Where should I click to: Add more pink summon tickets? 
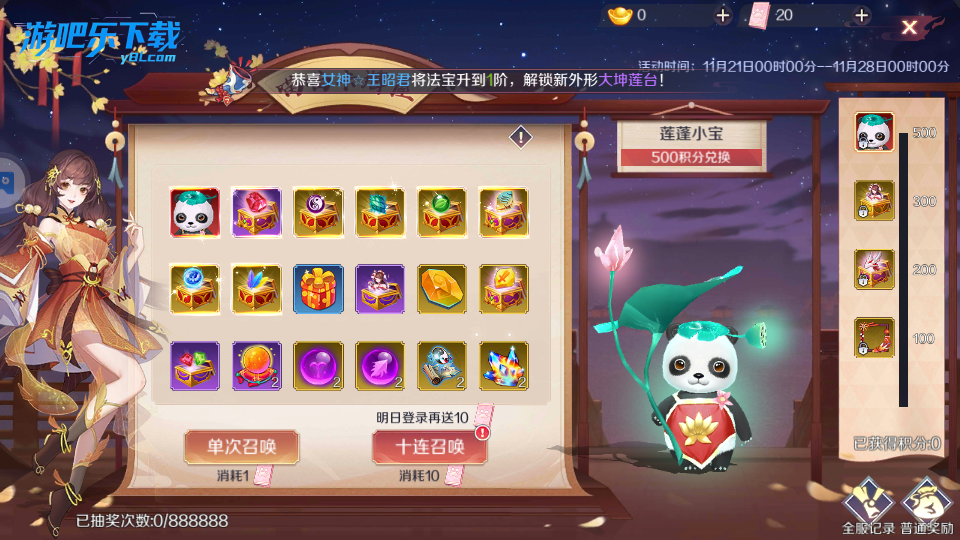861,15
